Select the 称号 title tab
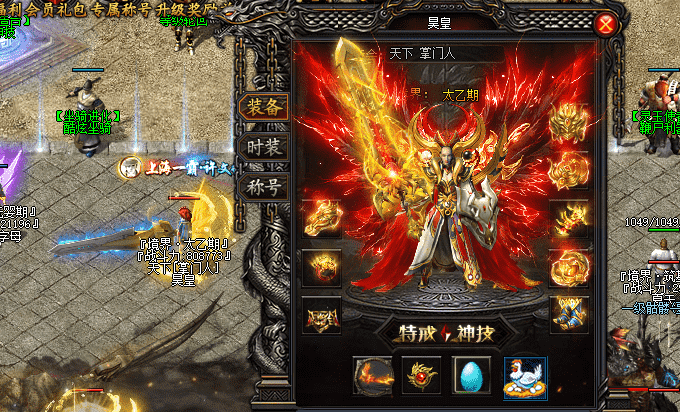Screen dimensions: 680x412 [x=266, y=187]
